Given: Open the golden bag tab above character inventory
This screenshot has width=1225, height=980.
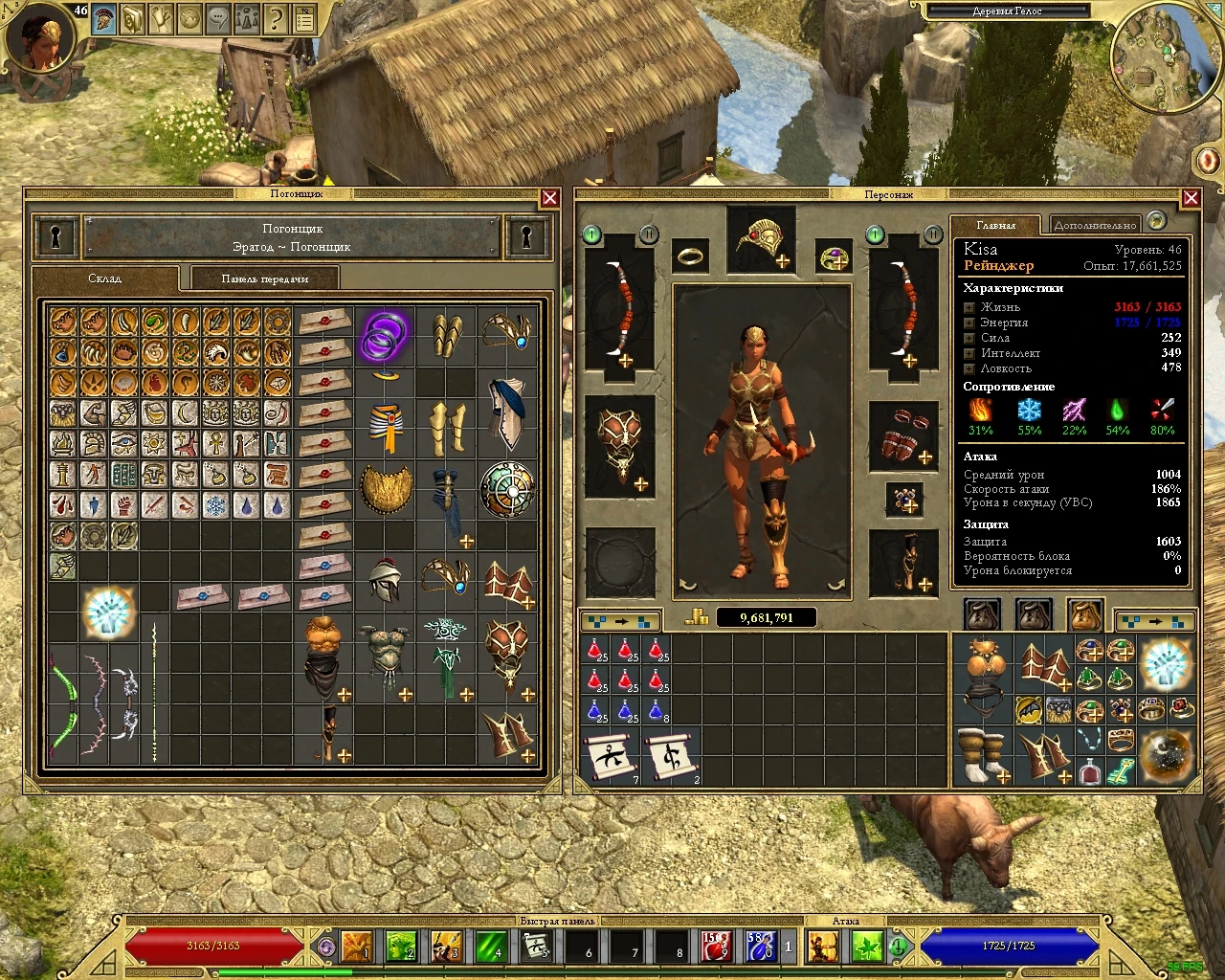Looking at the screenshot, I should click(x=1084, y=615).
